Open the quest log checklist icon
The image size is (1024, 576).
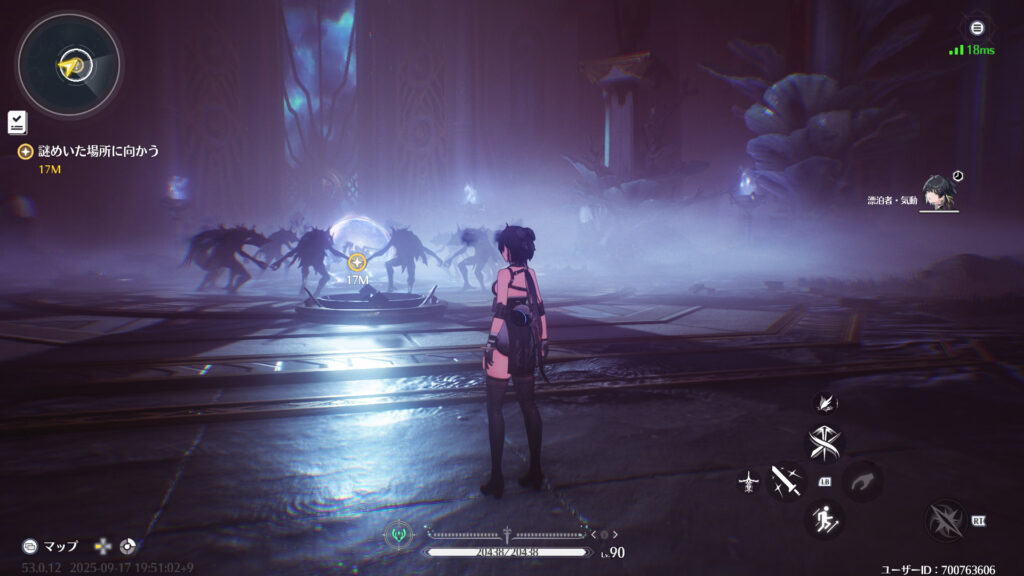tap(17, 122)
